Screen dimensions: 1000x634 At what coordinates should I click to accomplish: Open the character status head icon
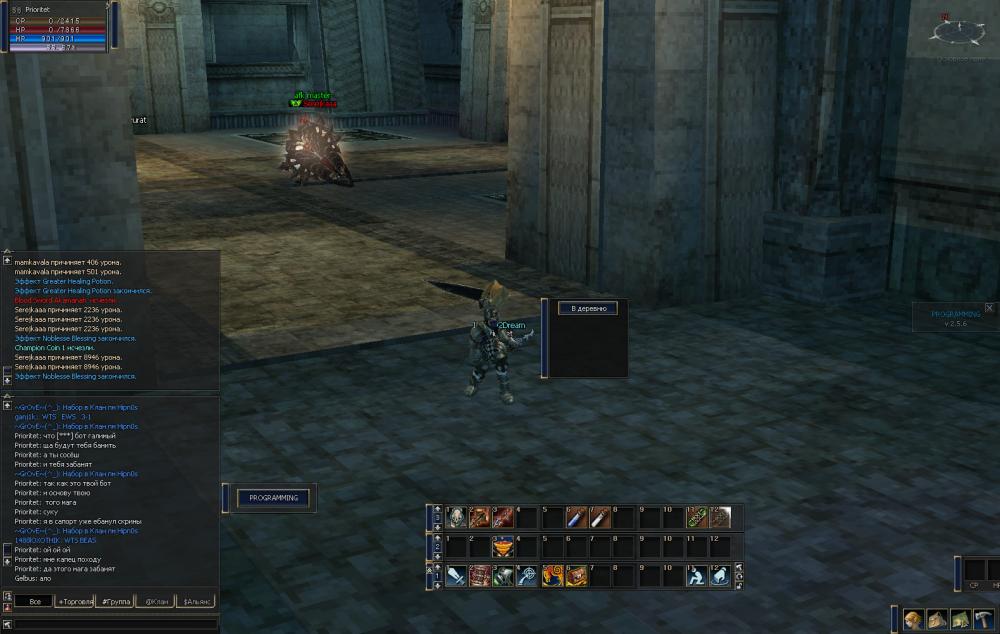(913, 619)
